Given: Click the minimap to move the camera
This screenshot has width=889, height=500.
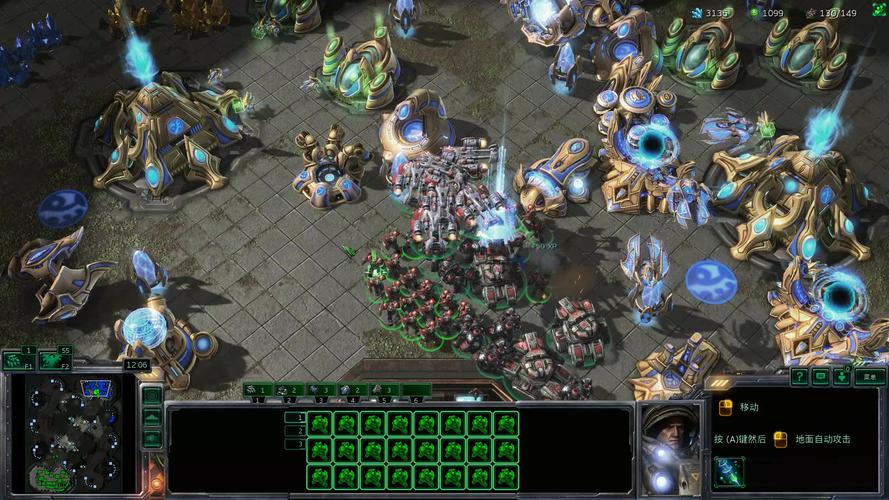Looking at the screenshot, I should click(x=71, y=433).
